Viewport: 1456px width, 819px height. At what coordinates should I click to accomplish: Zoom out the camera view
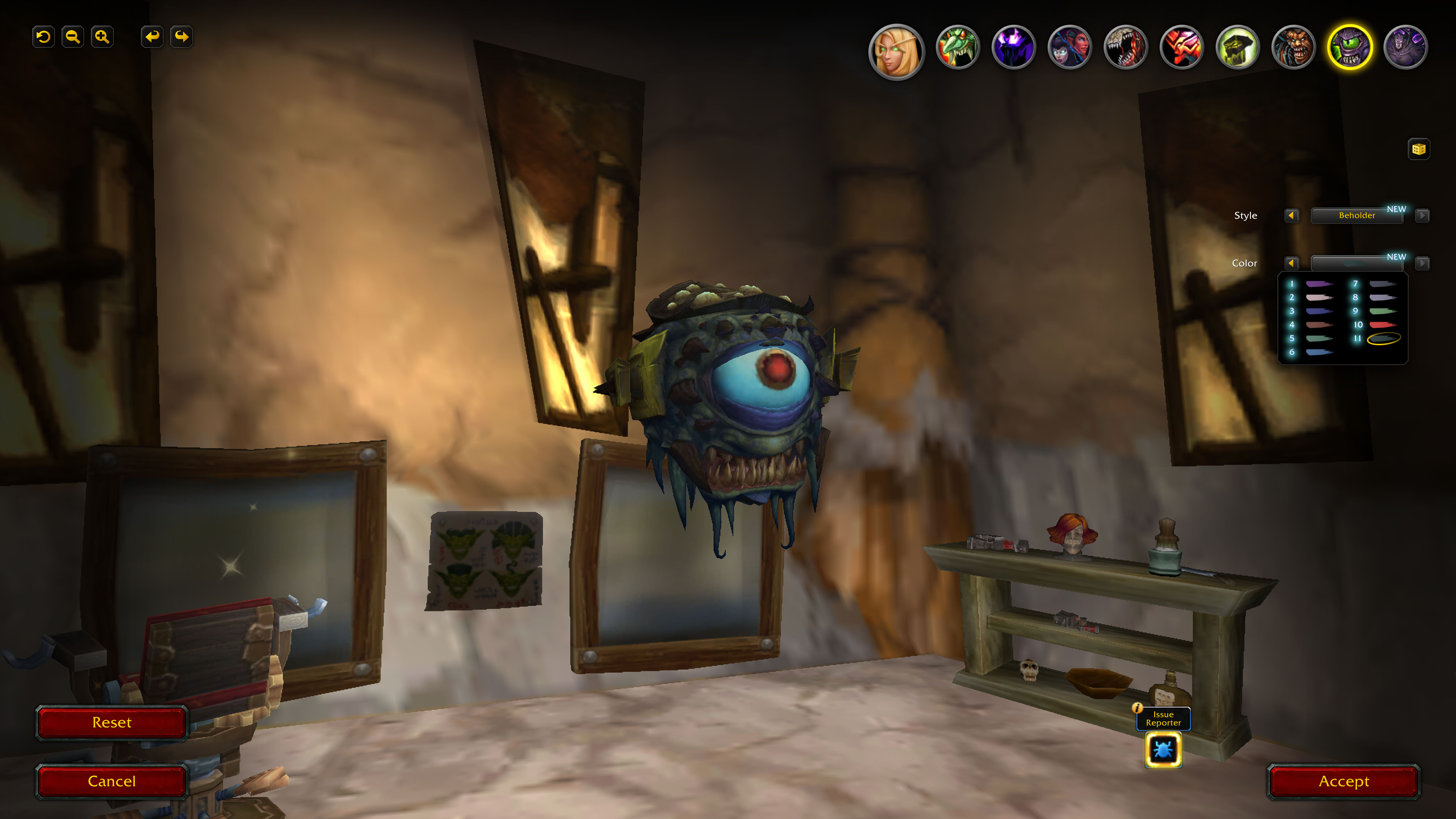coord(73,37)
